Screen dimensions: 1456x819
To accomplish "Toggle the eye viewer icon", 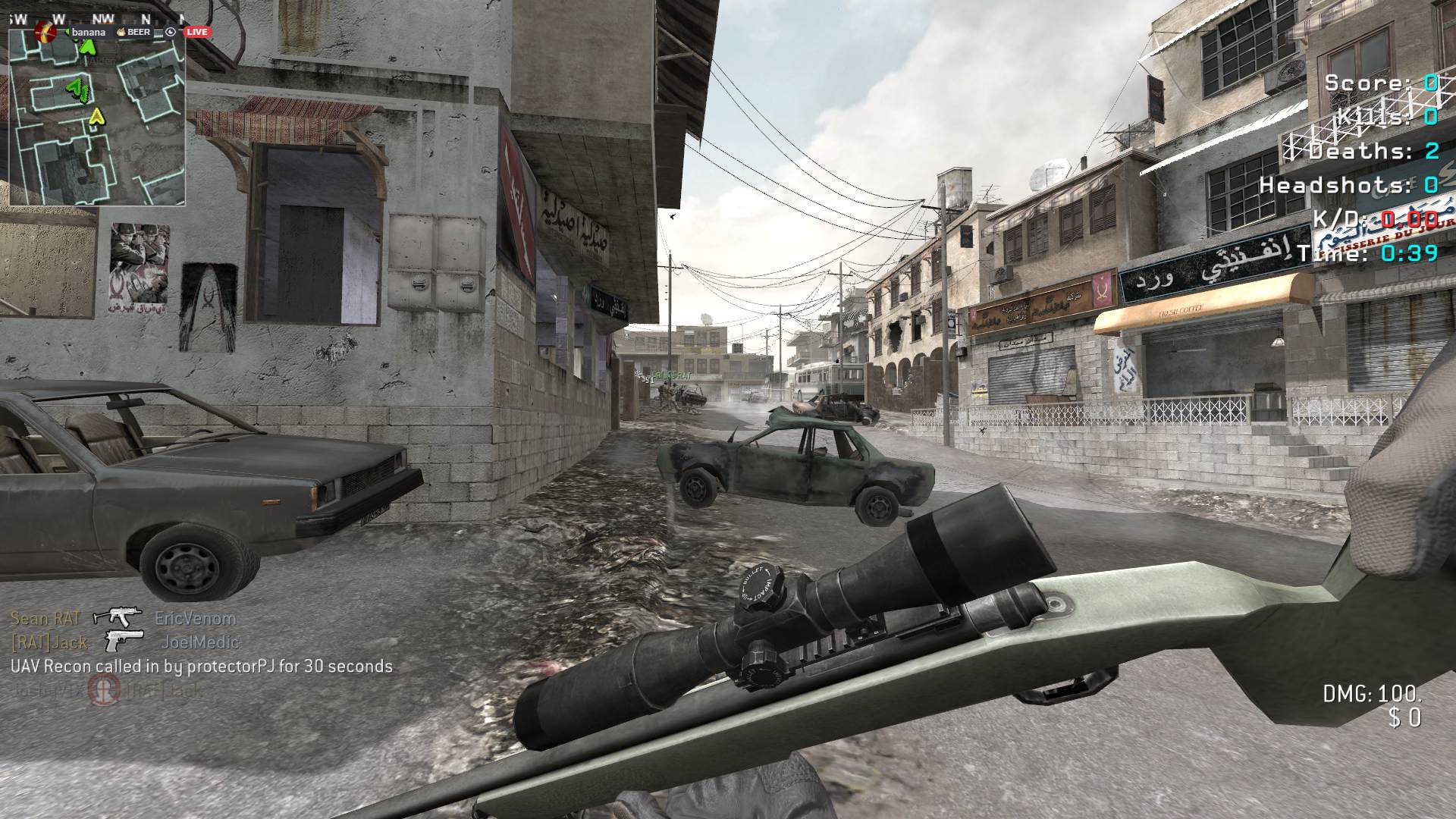I will (x=171, y=32).
